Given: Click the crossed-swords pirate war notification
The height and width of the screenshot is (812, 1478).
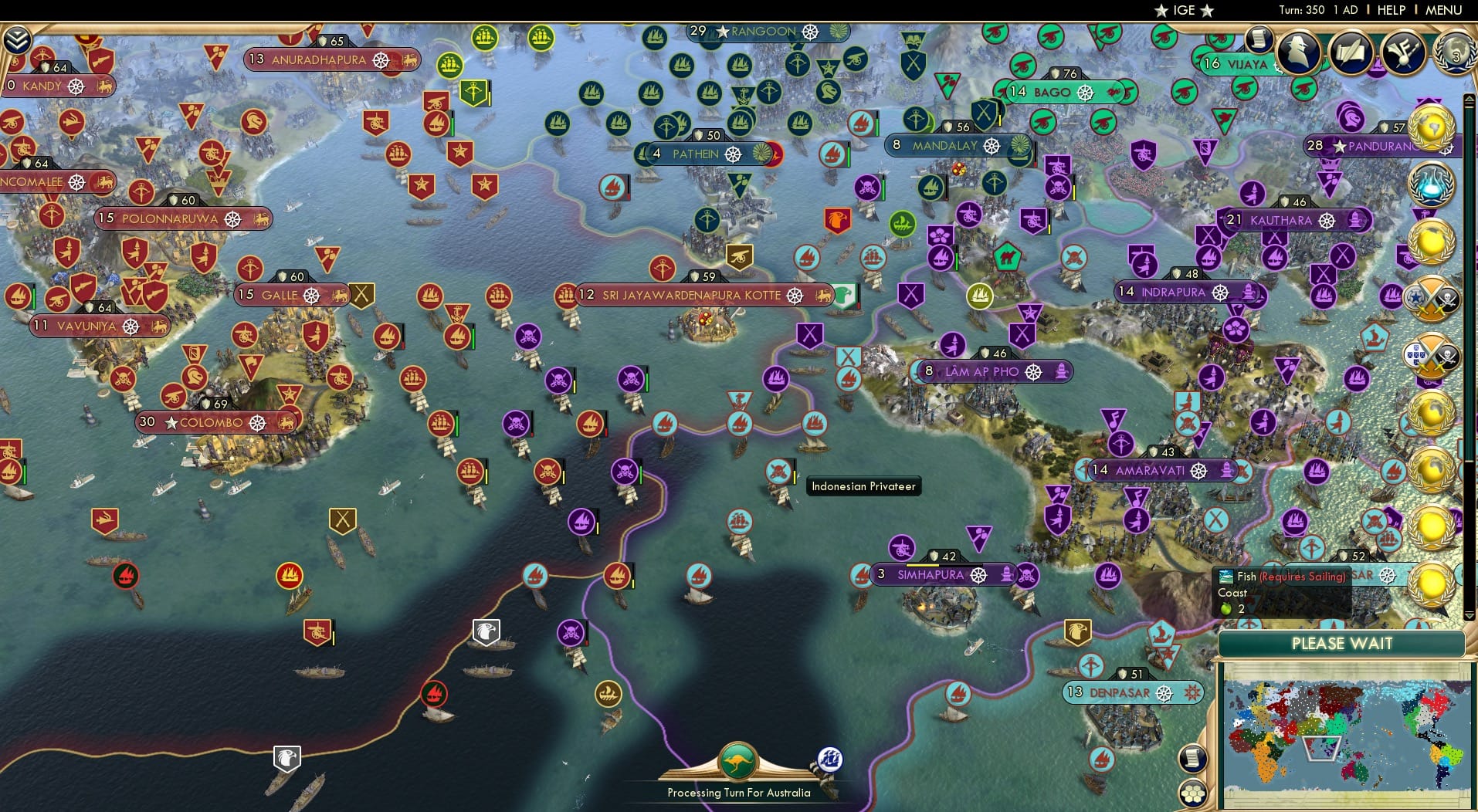Looking at the screenshot, I should 1432,299.
